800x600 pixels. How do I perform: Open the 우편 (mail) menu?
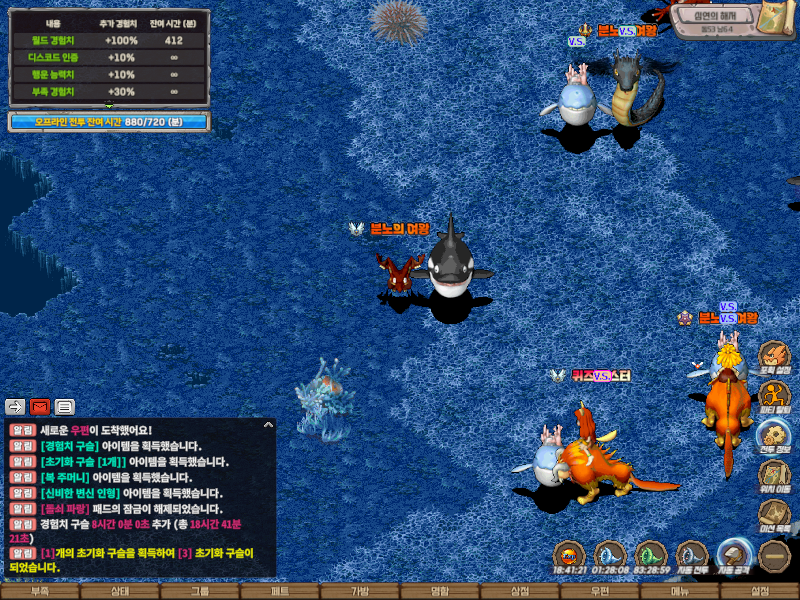tap(600, 591)
